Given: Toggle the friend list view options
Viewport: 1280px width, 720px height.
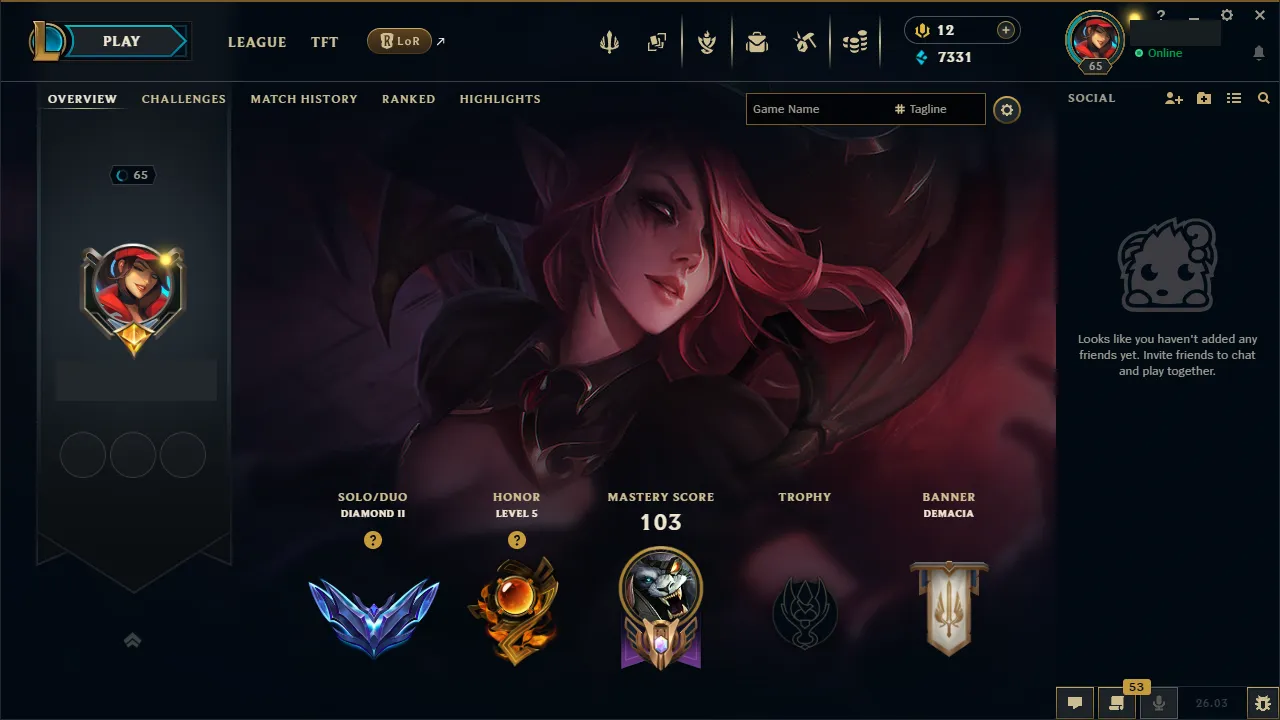Looking at the screenshot, I should pos(1233,98).
